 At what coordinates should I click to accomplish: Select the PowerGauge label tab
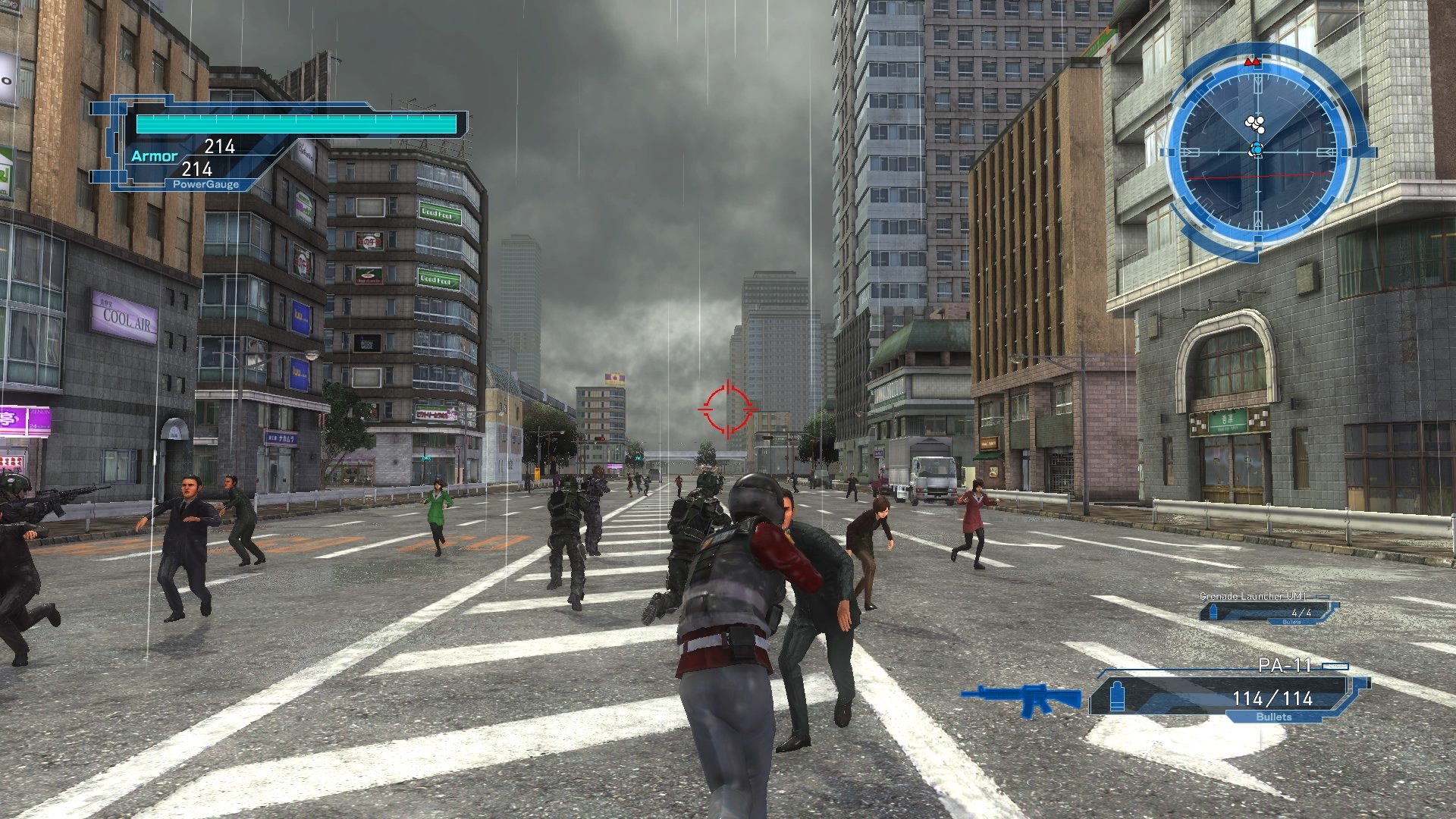(205, 183)
